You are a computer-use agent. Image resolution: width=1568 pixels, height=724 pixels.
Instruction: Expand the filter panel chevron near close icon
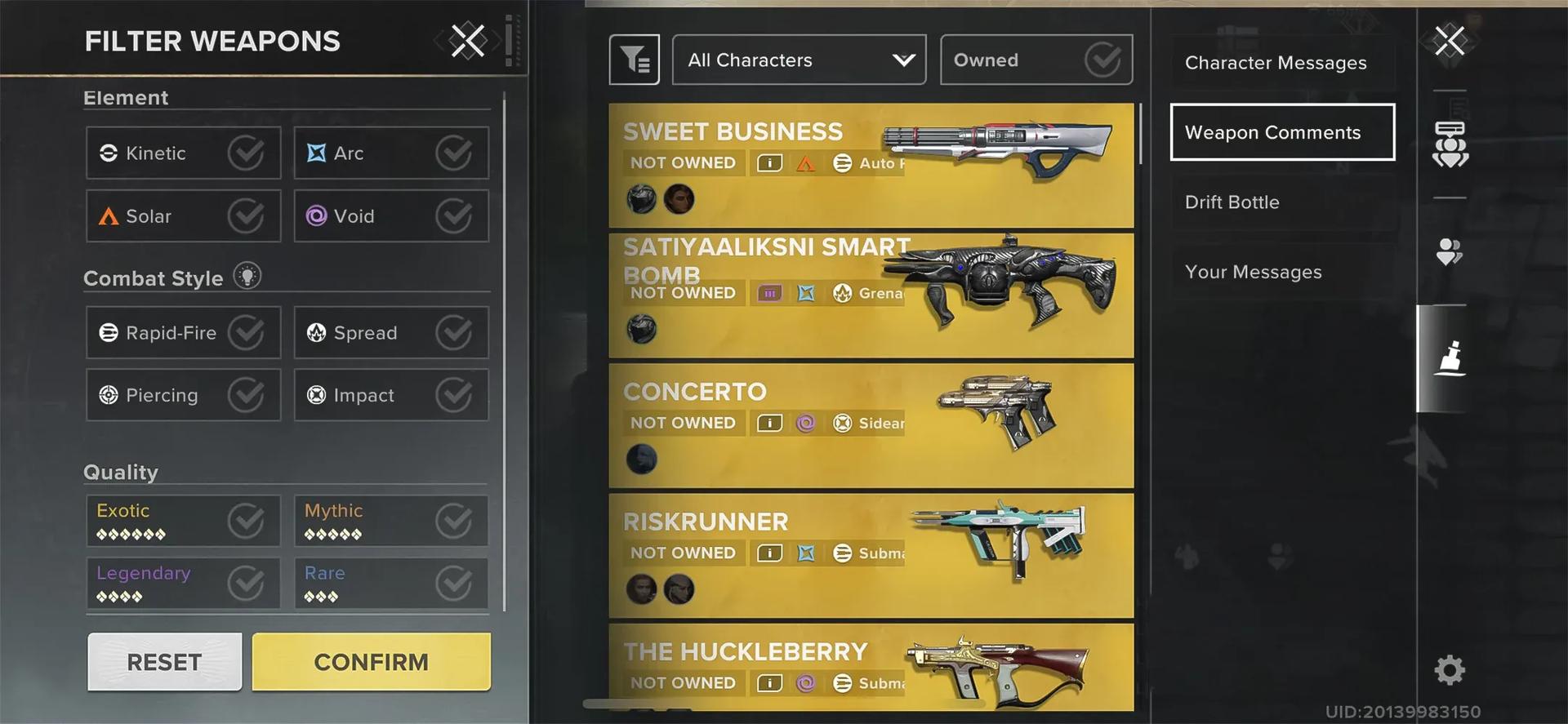tap(496, 41)
